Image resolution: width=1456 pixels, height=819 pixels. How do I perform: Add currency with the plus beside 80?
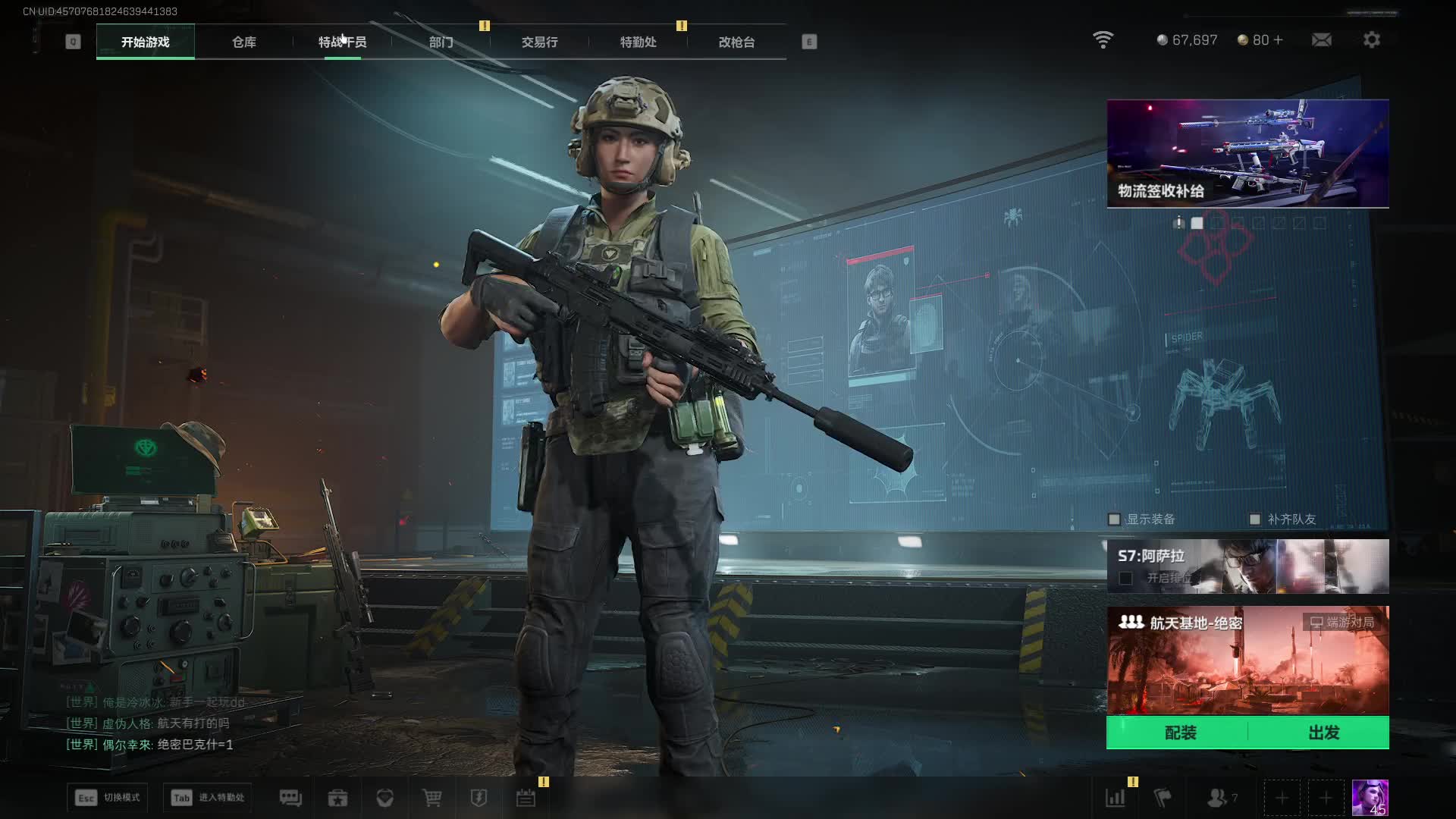[1279, 39]
